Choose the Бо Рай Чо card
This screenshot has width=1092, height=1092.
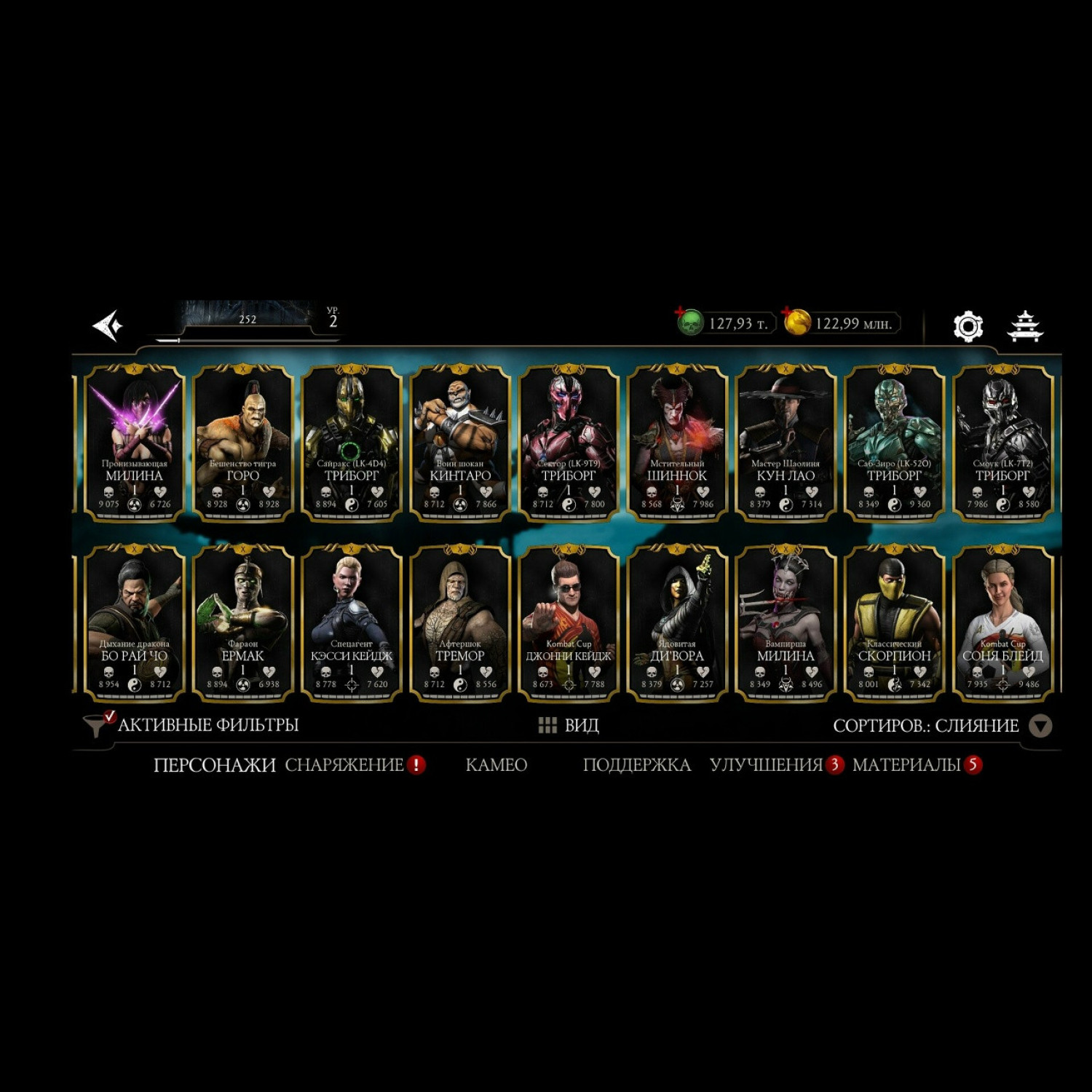click(x=134, y=624)
